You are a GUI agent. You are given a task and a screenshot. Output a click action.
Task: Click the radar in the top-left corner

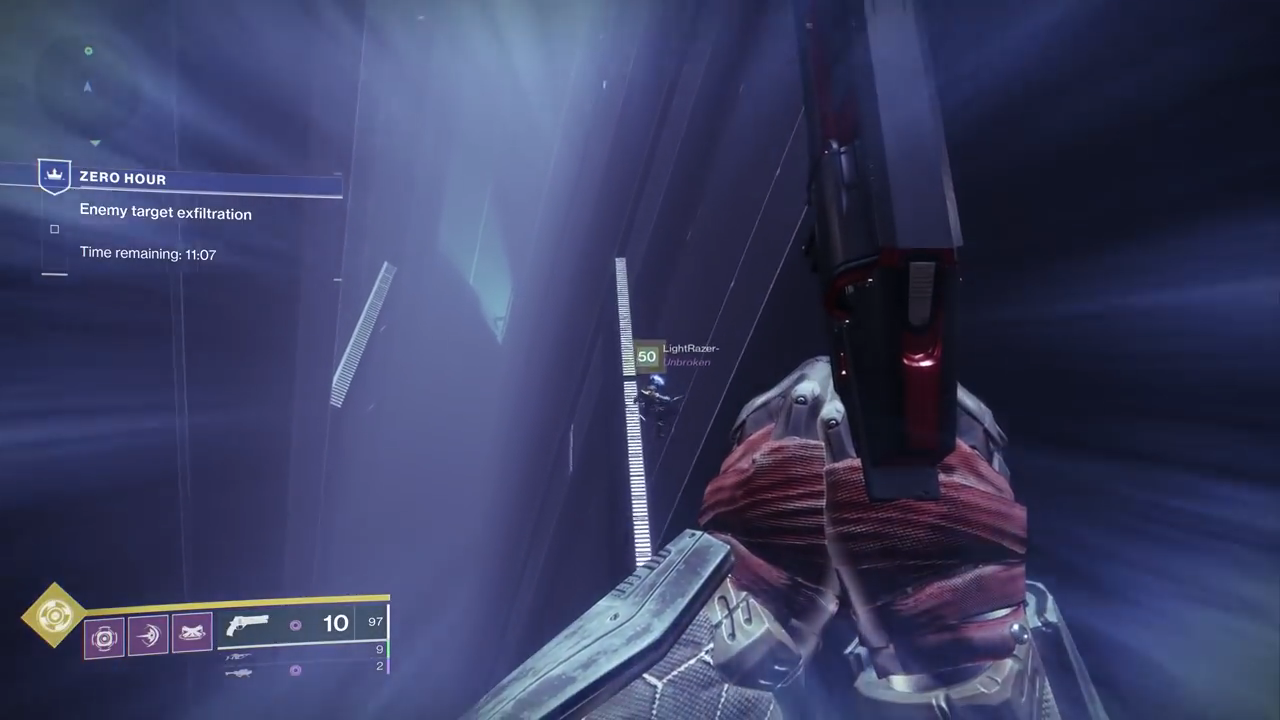pos(88,85)
